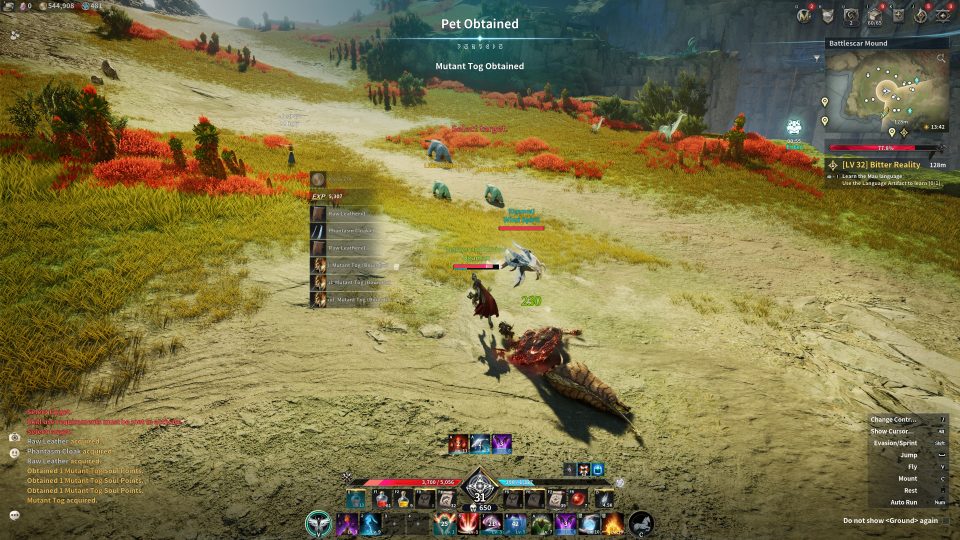Click the white pet face icon
This screenshot has height=540, width=960.
pos(794,127)
